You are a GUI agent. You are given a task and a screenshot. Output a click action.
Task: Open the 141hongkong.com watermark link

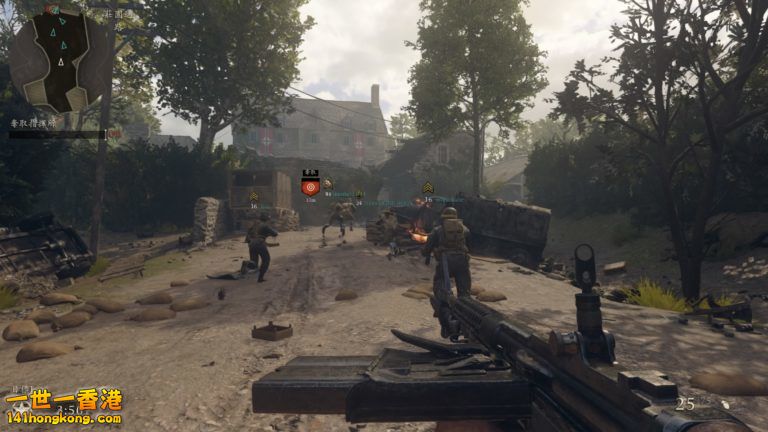pyautogui.click(x=62, y=418)
